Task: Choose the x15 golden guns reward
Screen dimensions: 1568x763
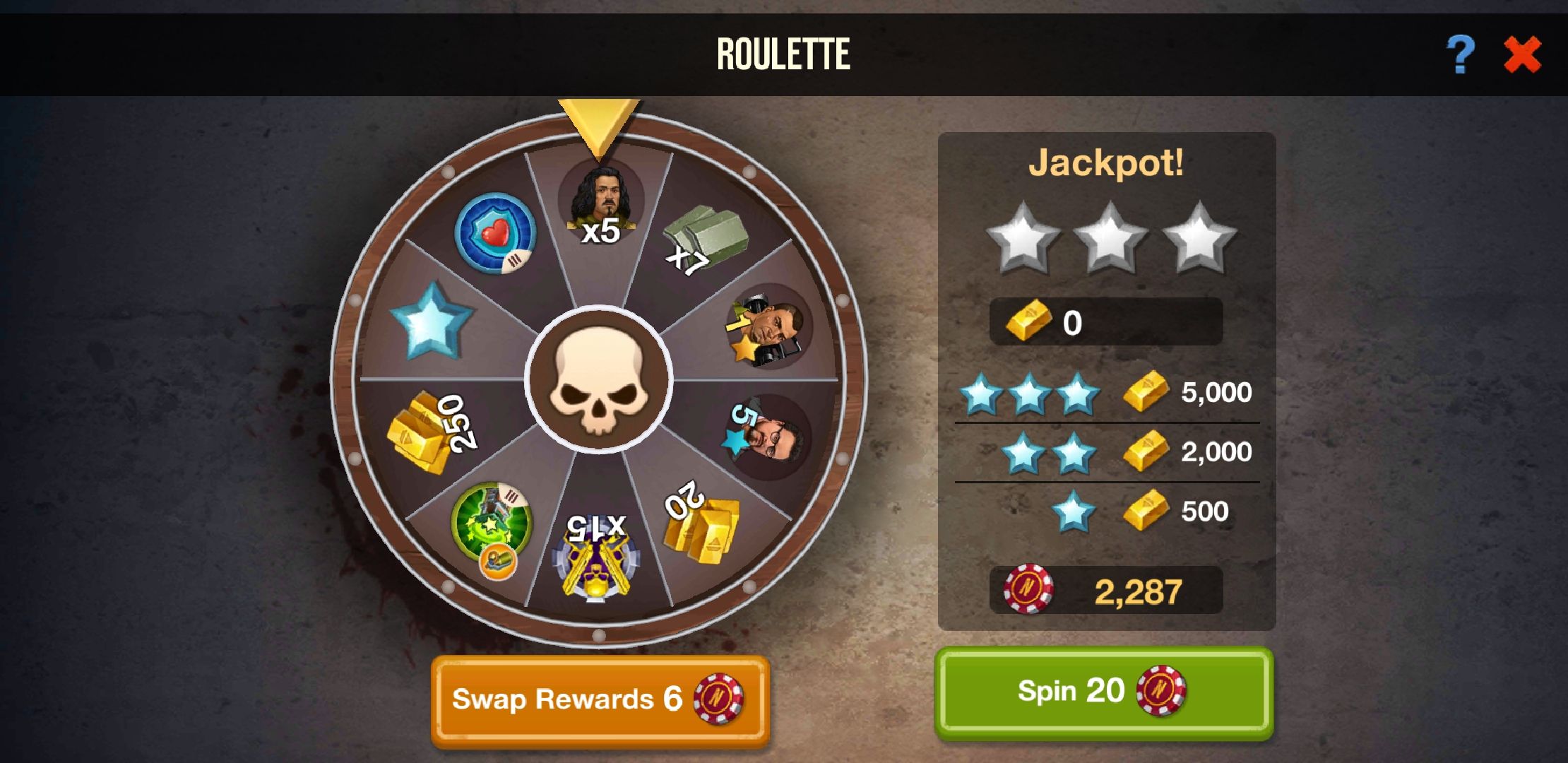Action: coord(597,558)
